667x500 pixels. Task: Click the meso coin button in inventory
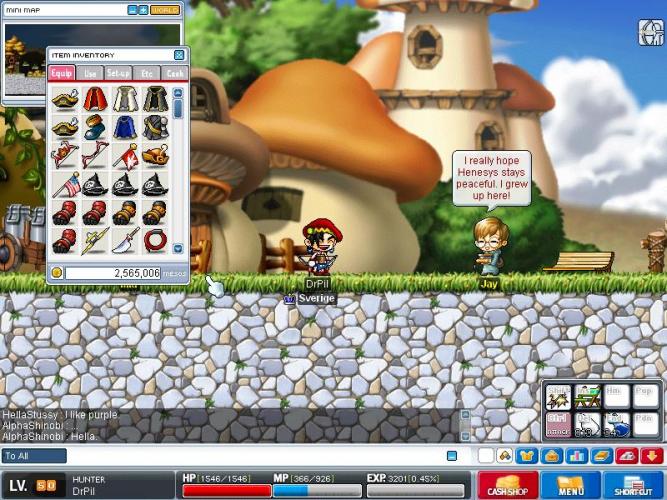(57, 272)
